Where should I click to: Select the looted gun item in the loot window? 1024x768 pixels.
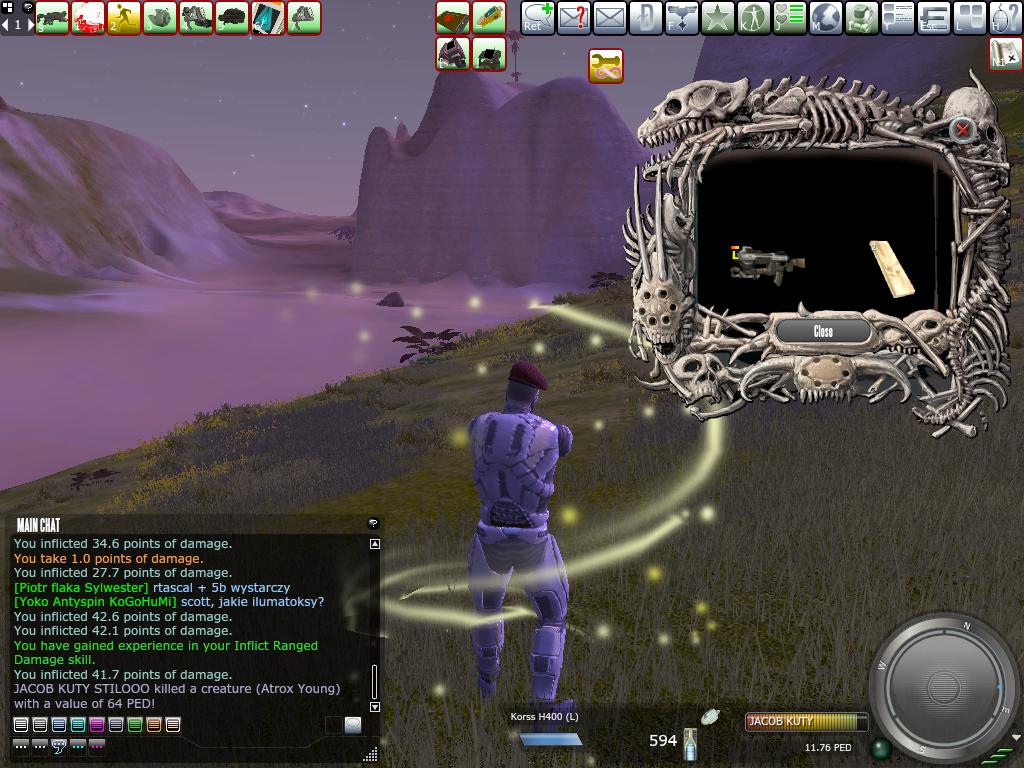click(x=767, y=263)
